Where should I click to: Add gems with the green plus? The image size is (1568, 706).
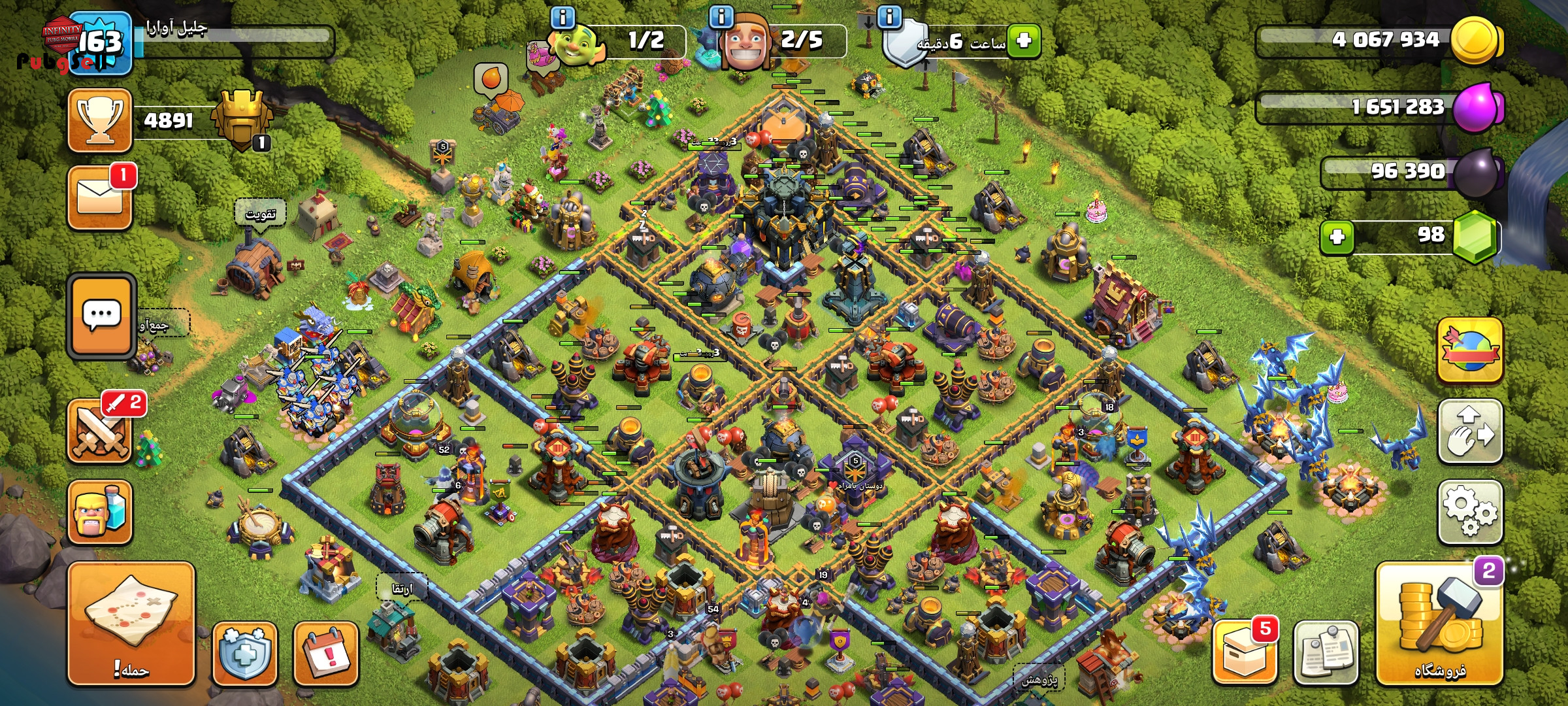[x=1337, y=236]
